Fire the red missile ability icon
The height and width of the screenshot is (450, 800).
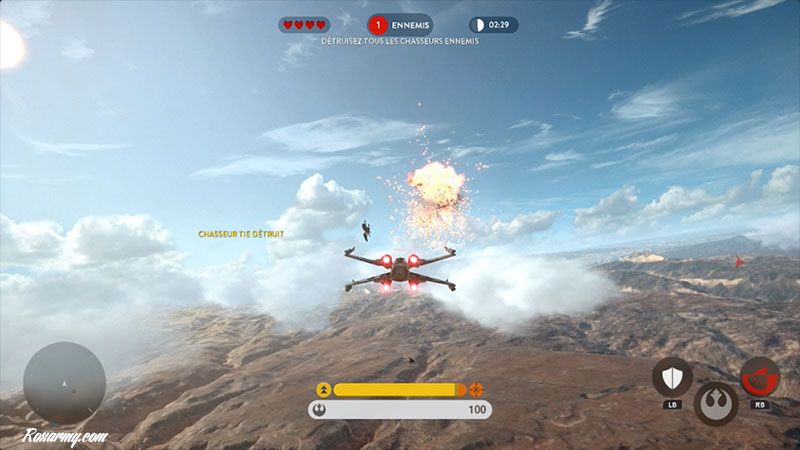point(760,377)
